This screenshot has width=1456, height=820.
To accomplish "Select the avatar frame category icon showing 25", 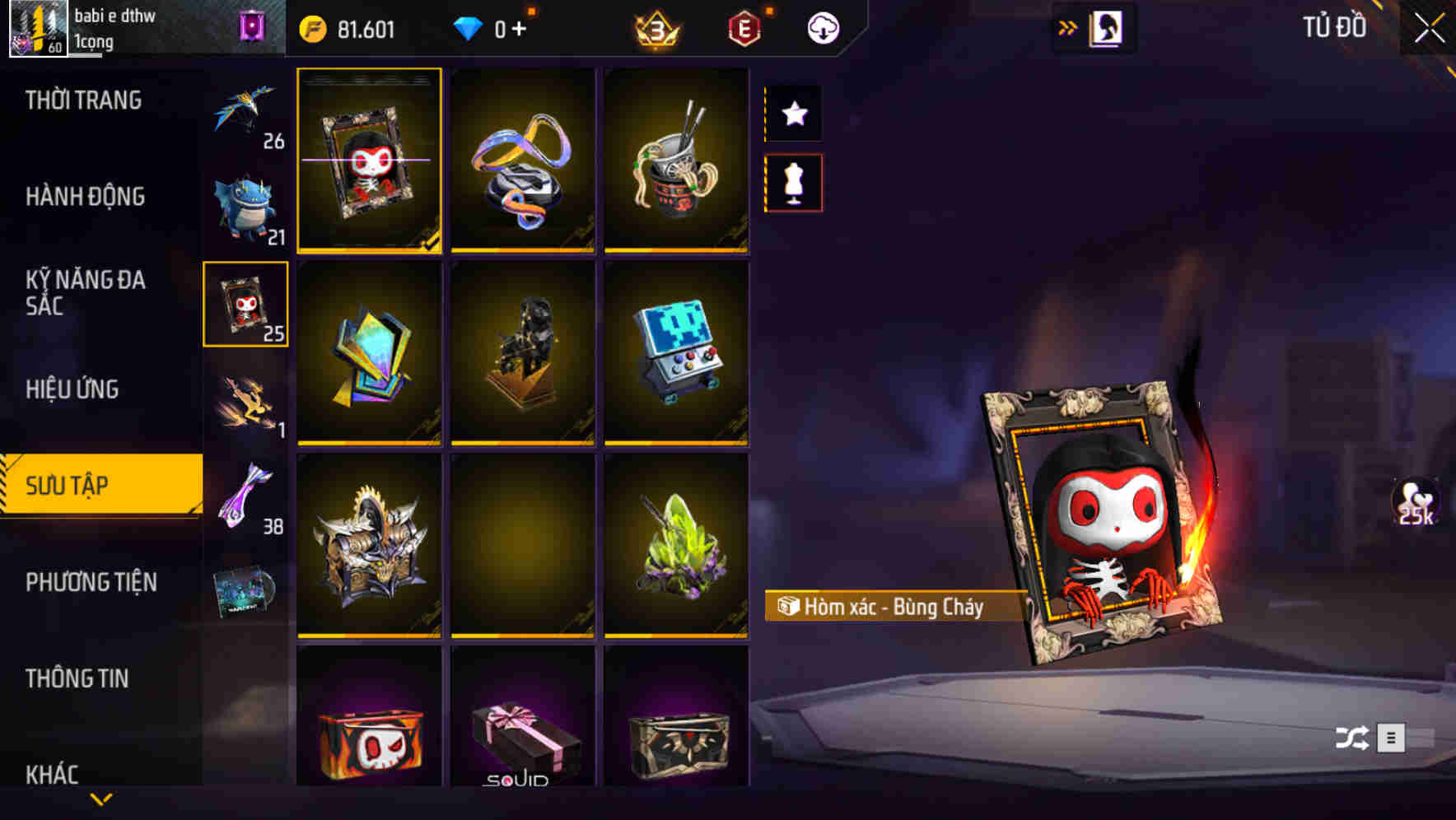I will click(245, 303).
